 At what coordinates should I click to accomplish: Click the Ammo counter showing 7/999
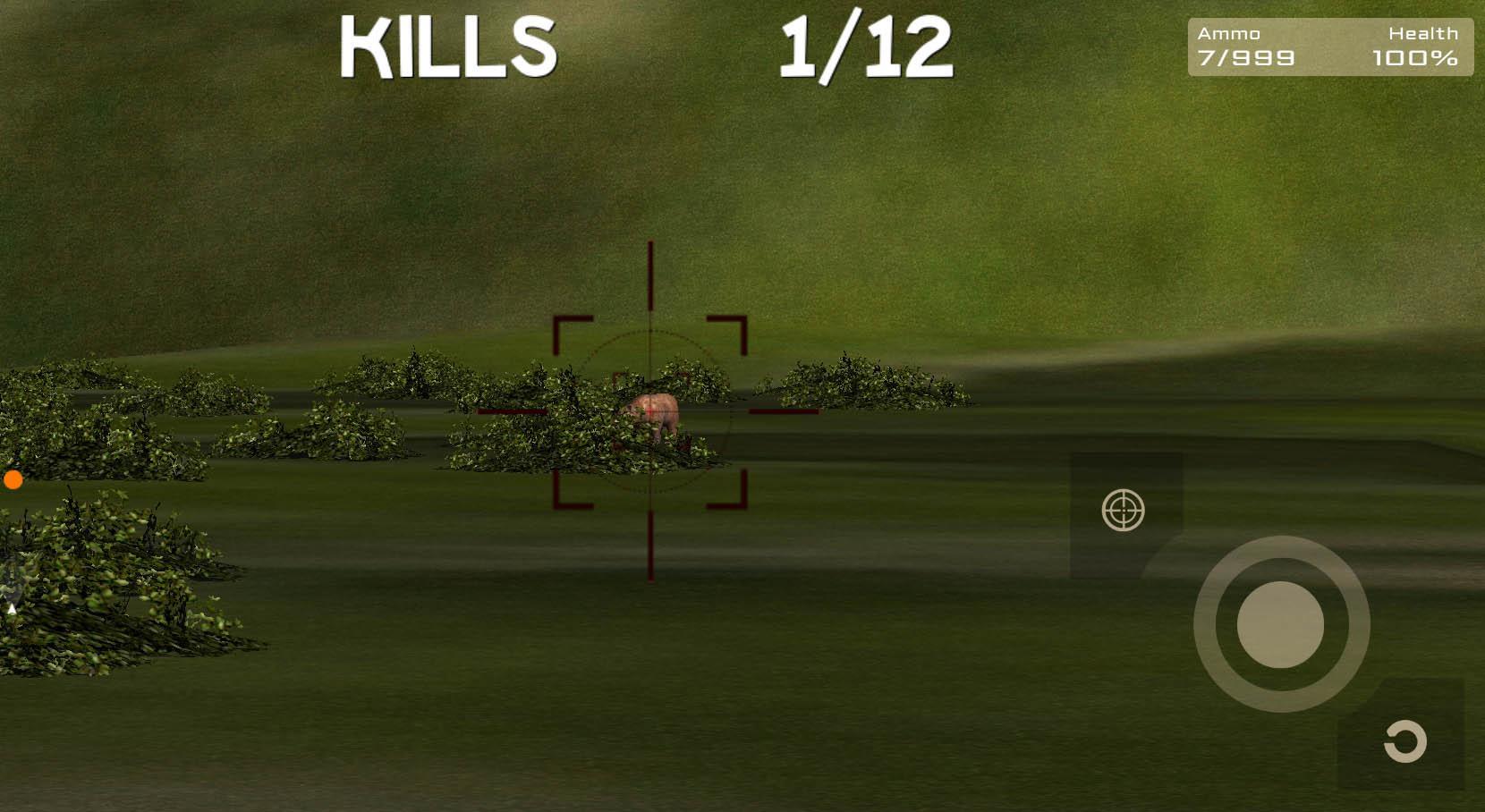click(1244, 57)
